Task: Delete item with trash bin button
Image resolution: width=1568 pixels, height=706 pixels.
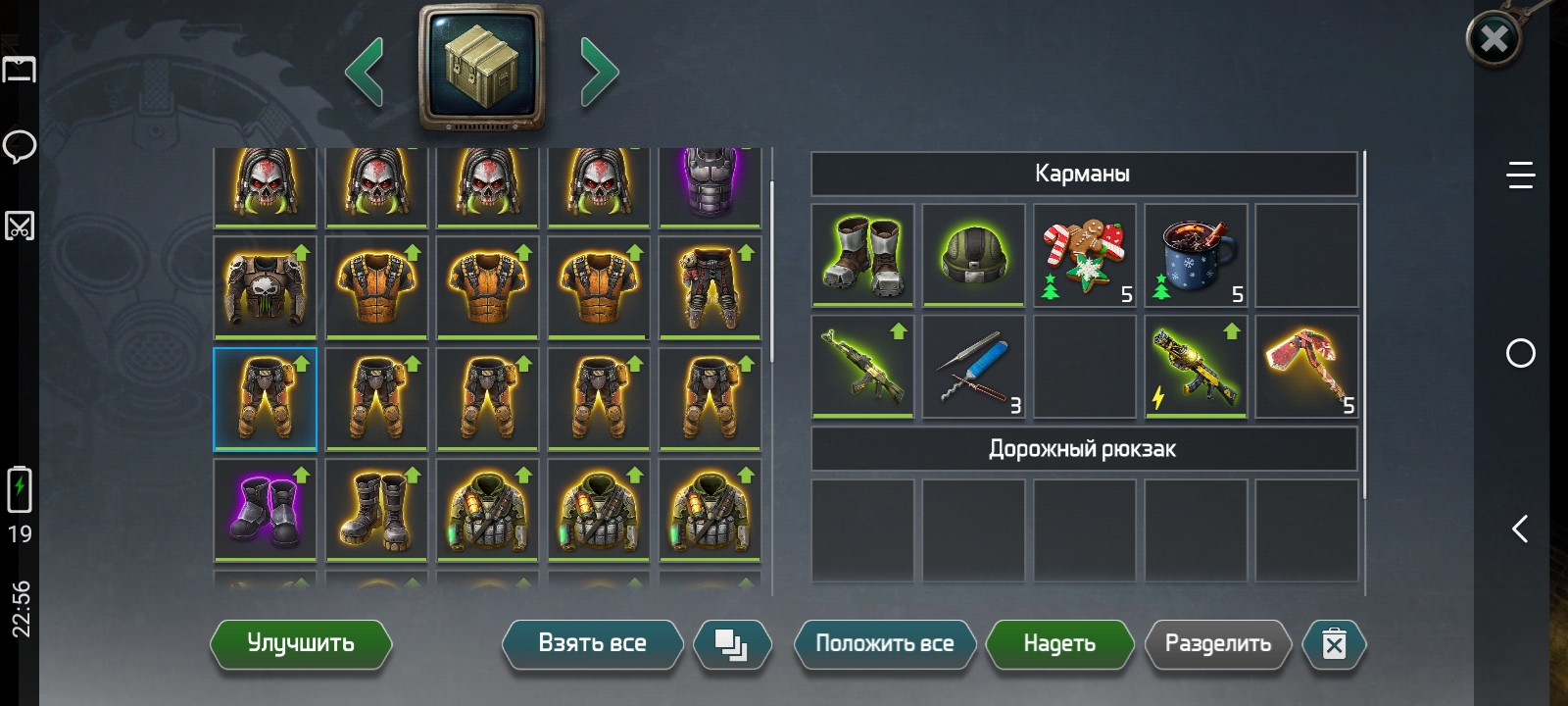Action: 1334,644
